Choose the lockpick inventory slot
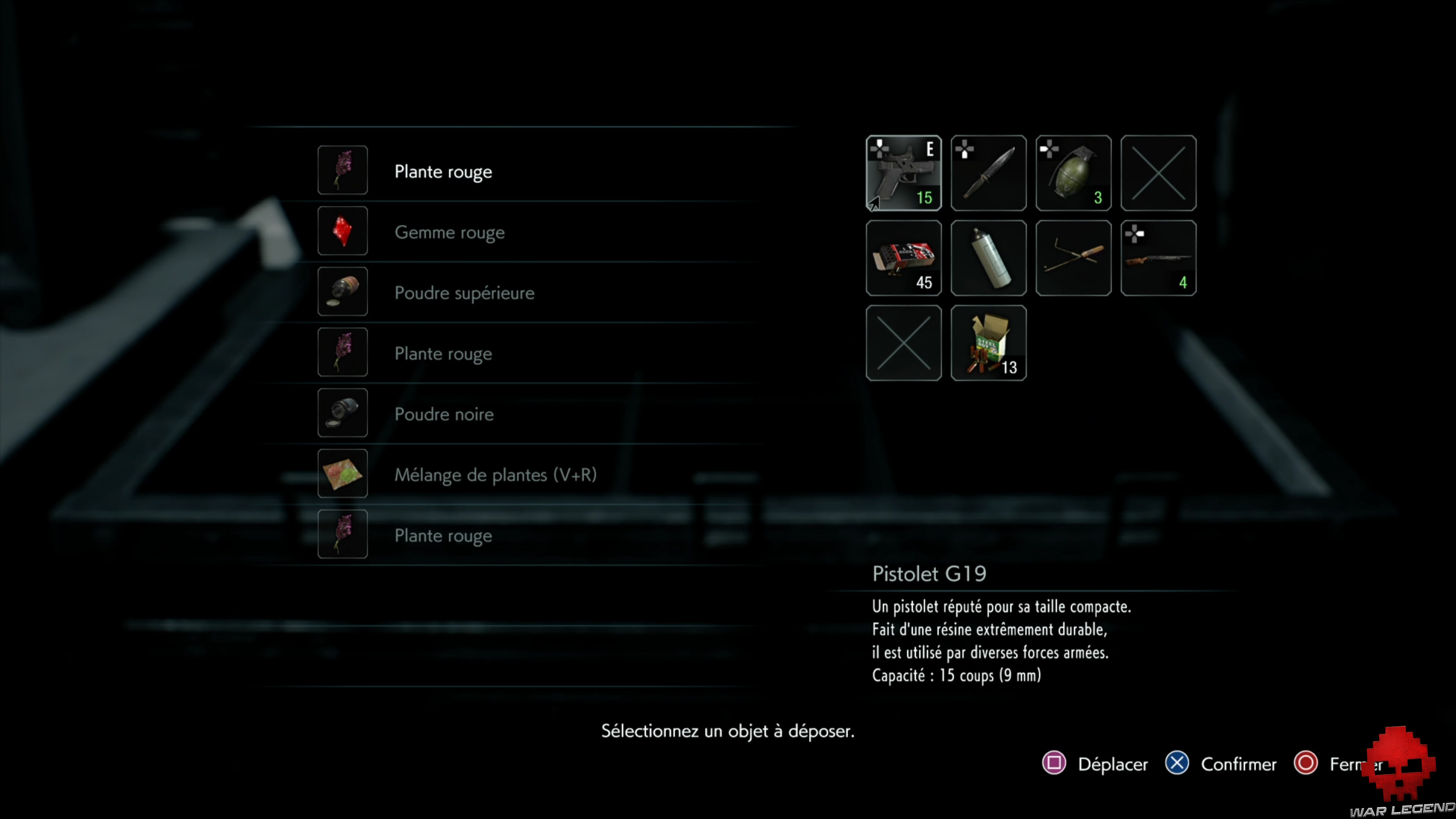The width and height of the screenshot is (1456, 819). (x=1073, y=258)
